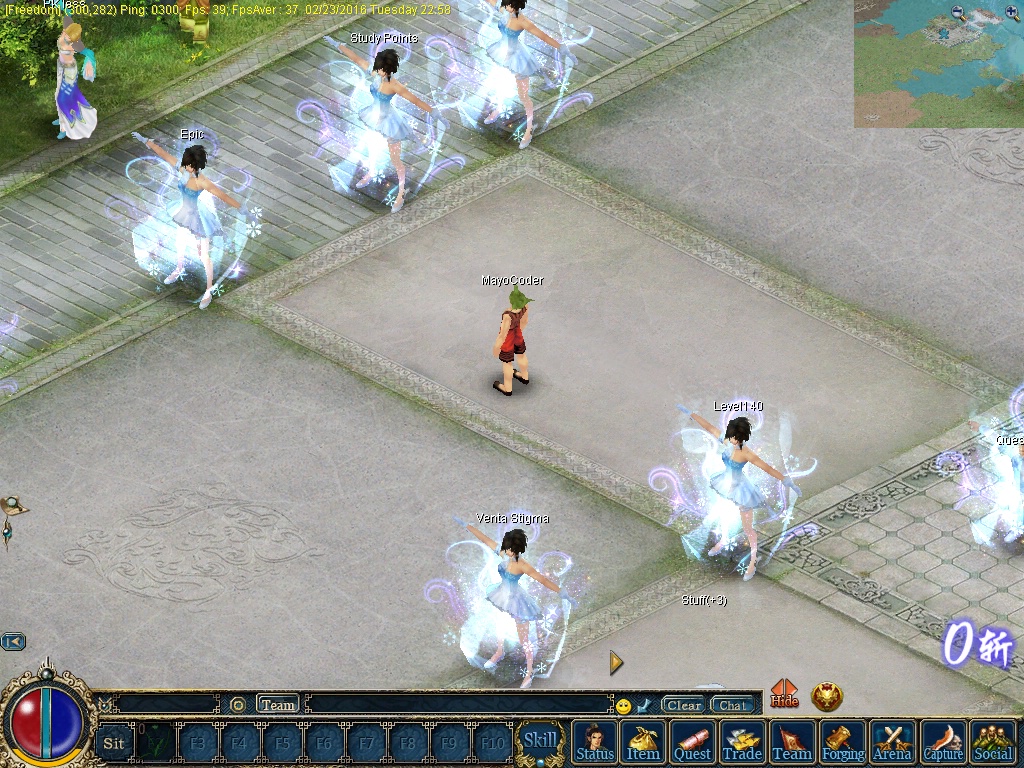Open the Quest log

pos(692,742)
